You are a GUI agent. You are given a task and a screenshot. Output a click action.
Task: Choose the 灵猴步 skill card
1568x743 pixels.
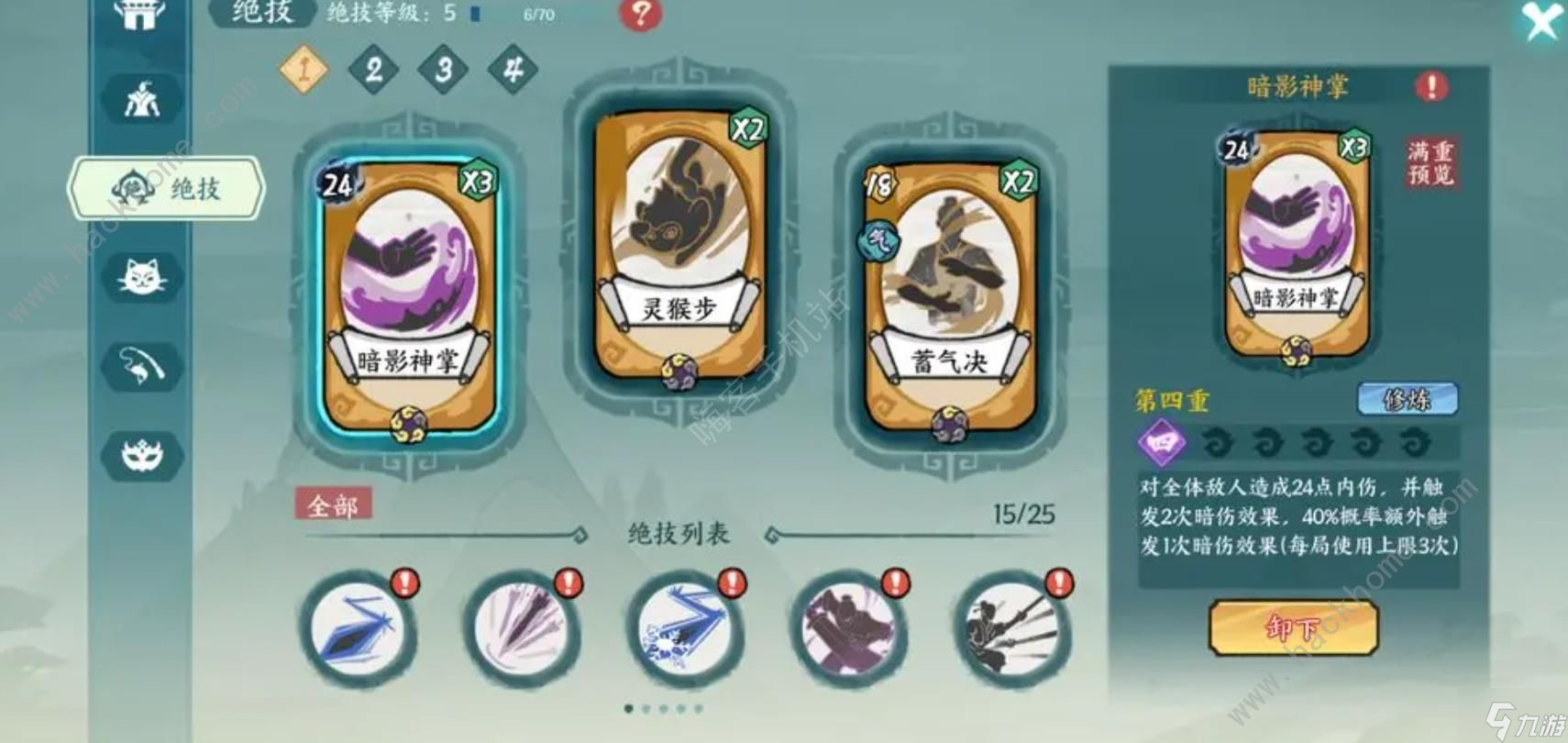coord(679,246)
